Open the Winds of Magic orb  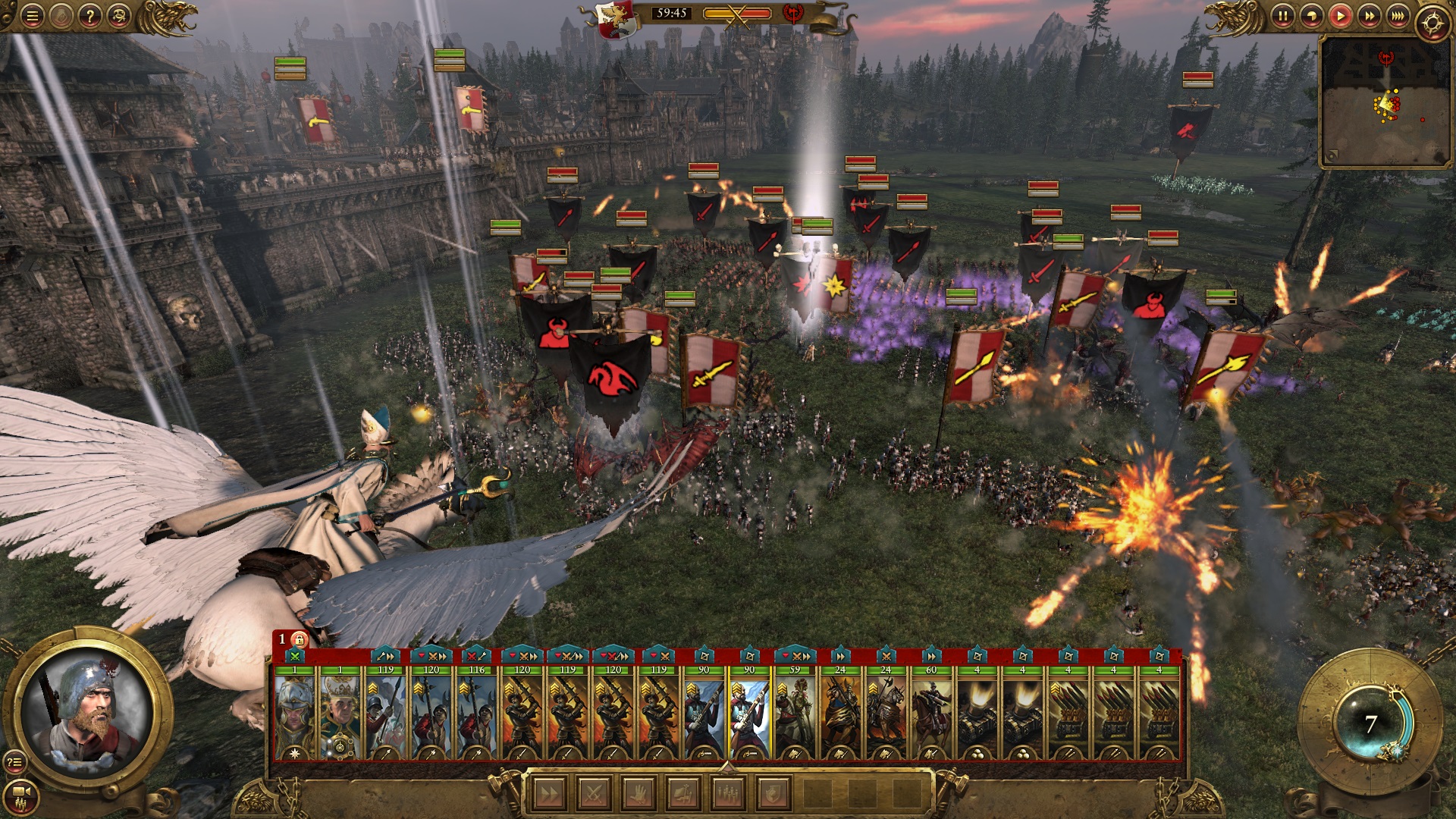[1370, 723]
